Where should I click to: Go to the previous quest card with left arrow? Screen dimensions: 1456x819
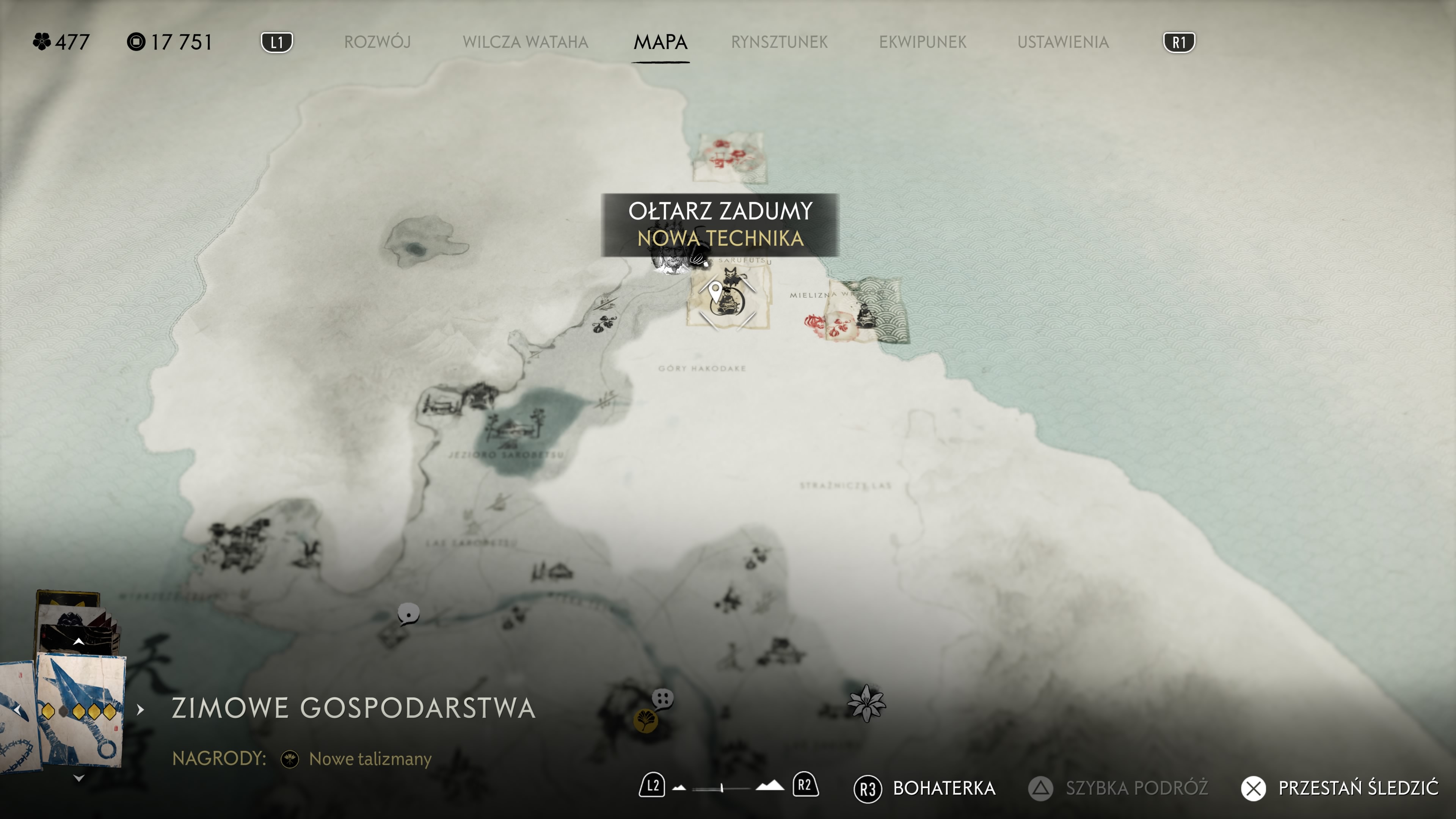(18, 709)
